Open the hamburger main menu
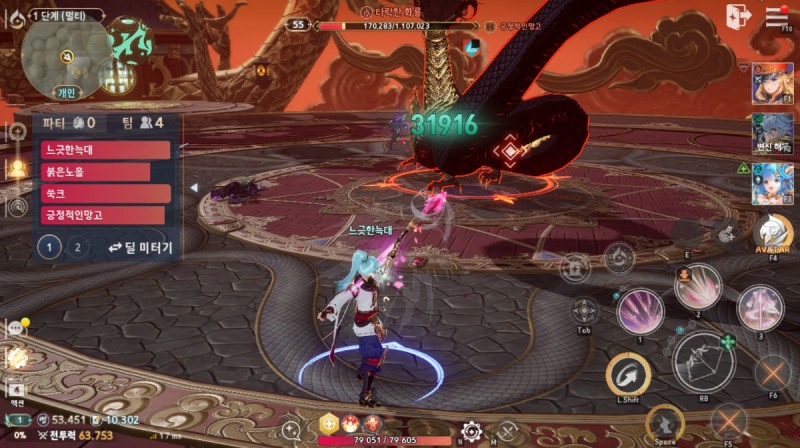The height and width of the screenshot is (448, 800). (x=777, y=16)
